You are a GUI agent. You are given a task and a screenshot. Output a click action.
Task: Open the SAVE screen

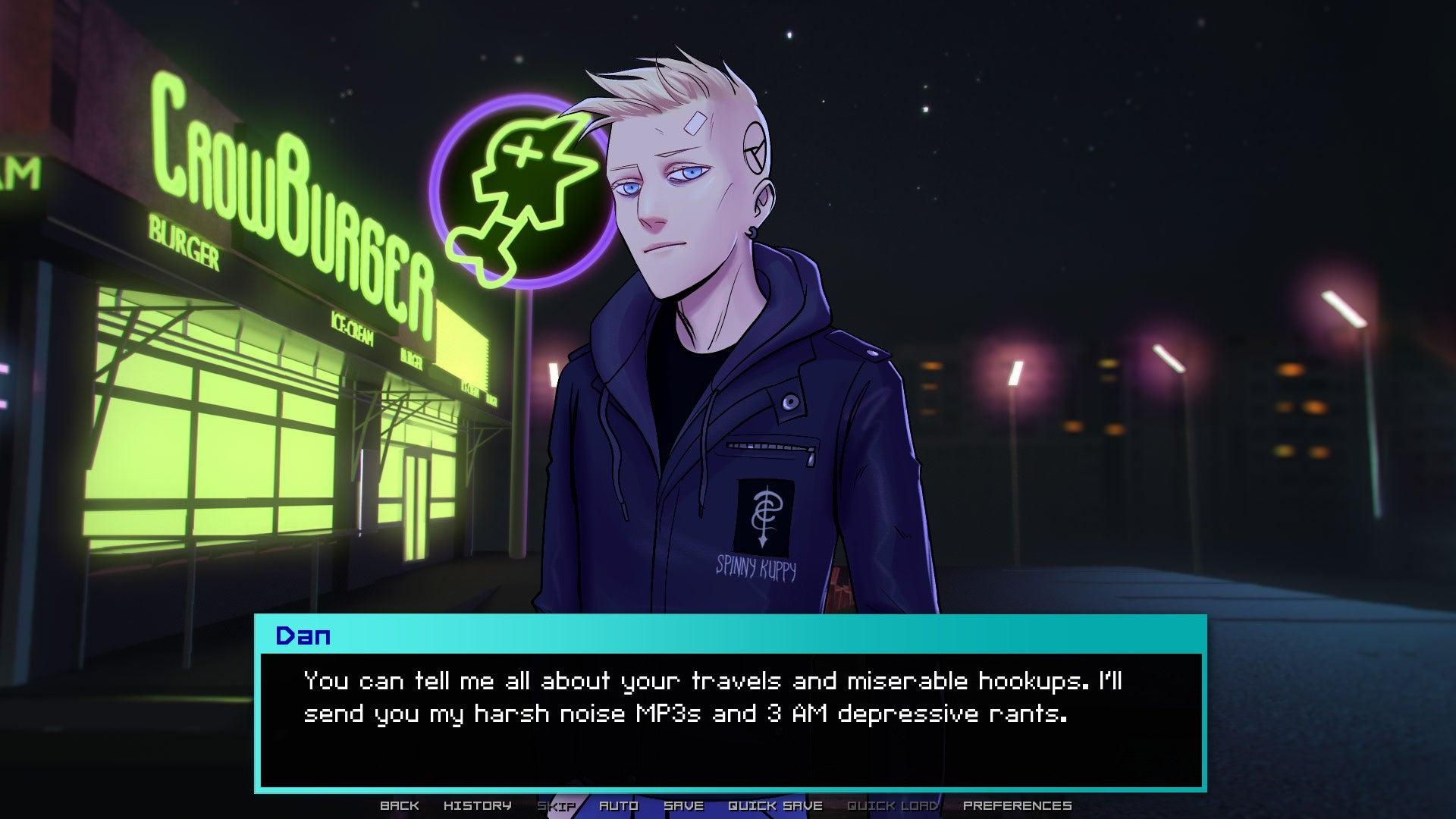pos(683,805)
